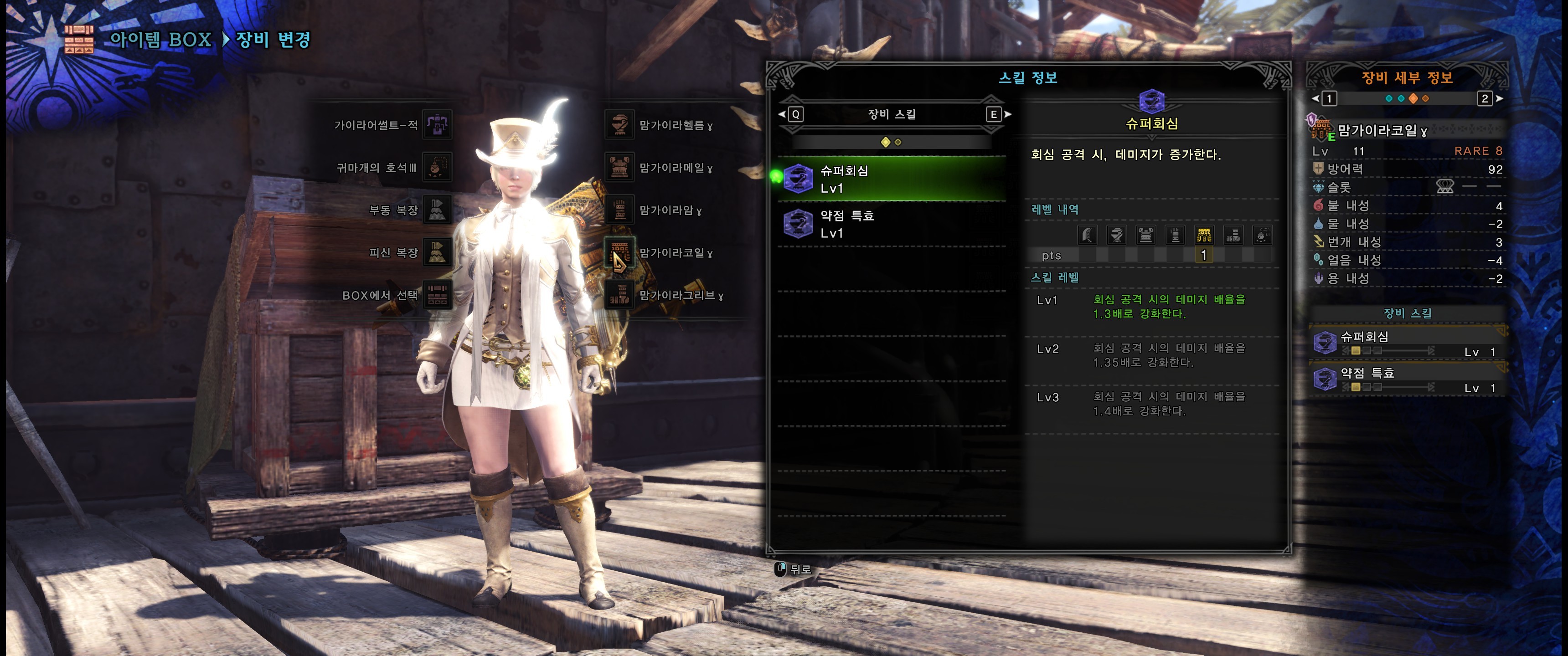Click 약점 특효 in the equipment skill panel
Image resolution: width=1568 pixels, height=656 pixels.
coord(1406,380)
